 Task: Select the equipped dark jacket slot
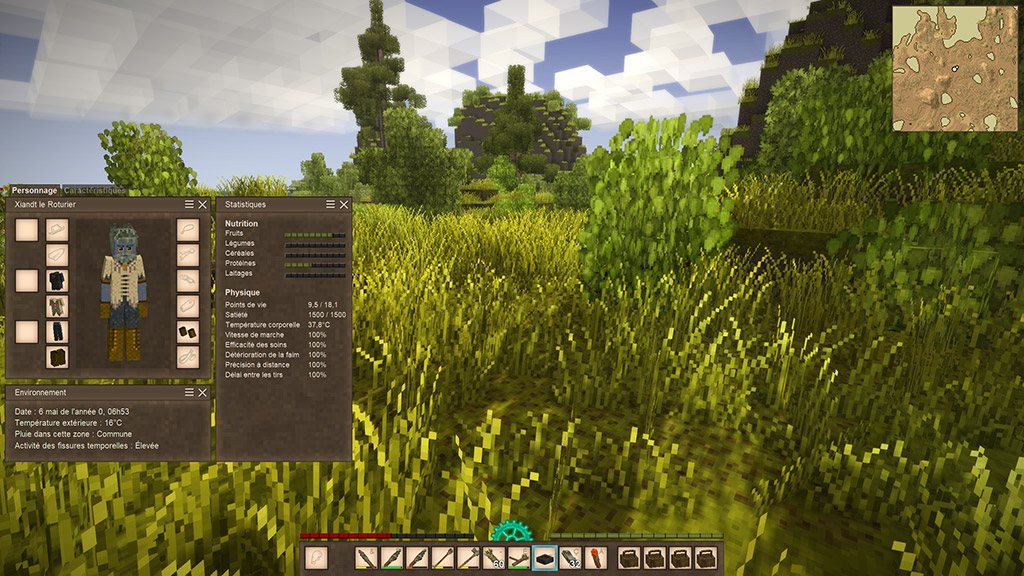click(x=57, y=280)
